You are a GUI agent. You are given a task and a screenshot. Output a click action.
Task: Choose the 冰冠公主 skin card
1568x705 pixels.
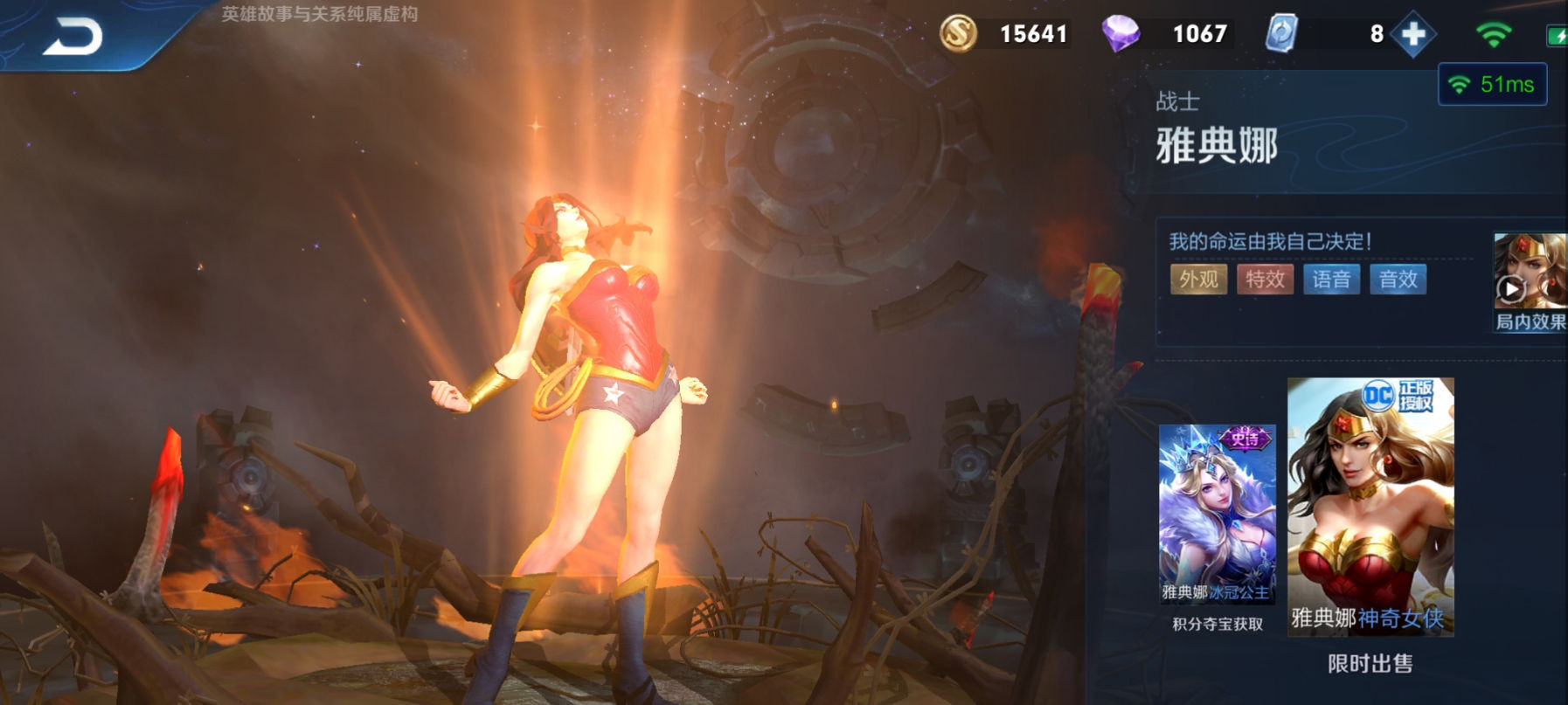[1217, 515]
